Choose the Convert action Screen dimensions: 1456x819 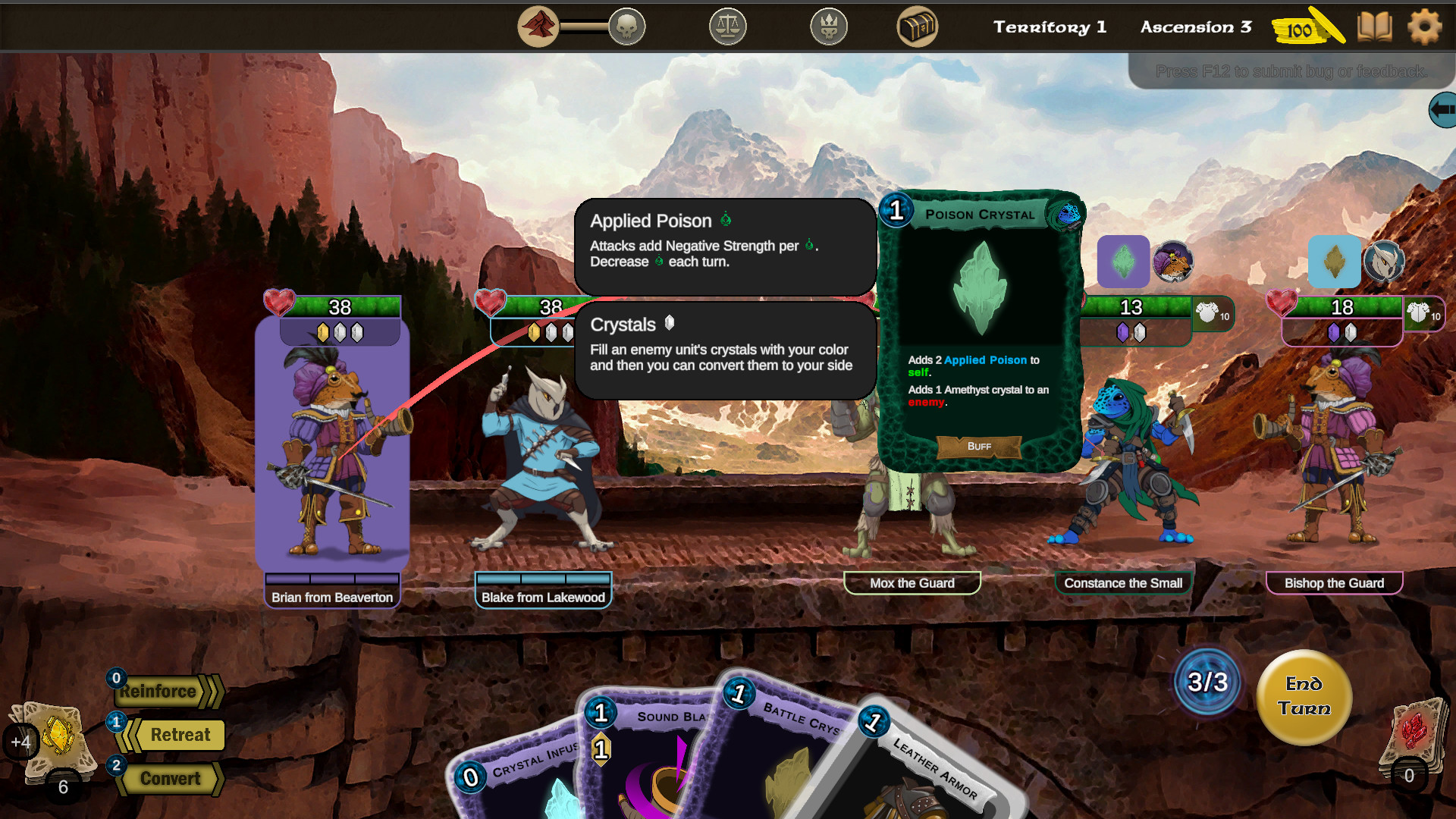pyautogui.click(x=171, y=779)
